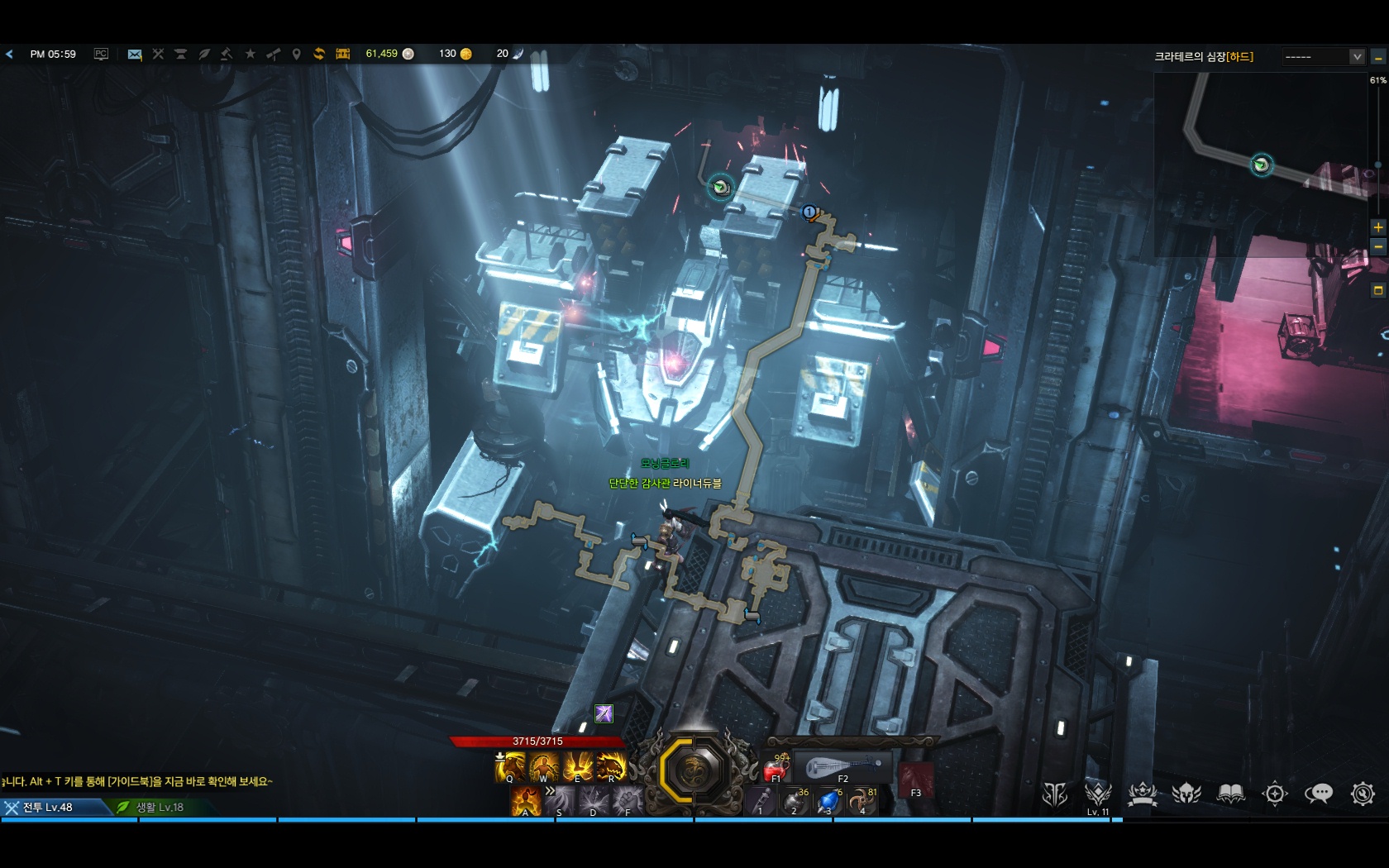Click the orange treasure chest icon
The height and width of the screenshot is (868, 1389).
(x=342, y=54)
